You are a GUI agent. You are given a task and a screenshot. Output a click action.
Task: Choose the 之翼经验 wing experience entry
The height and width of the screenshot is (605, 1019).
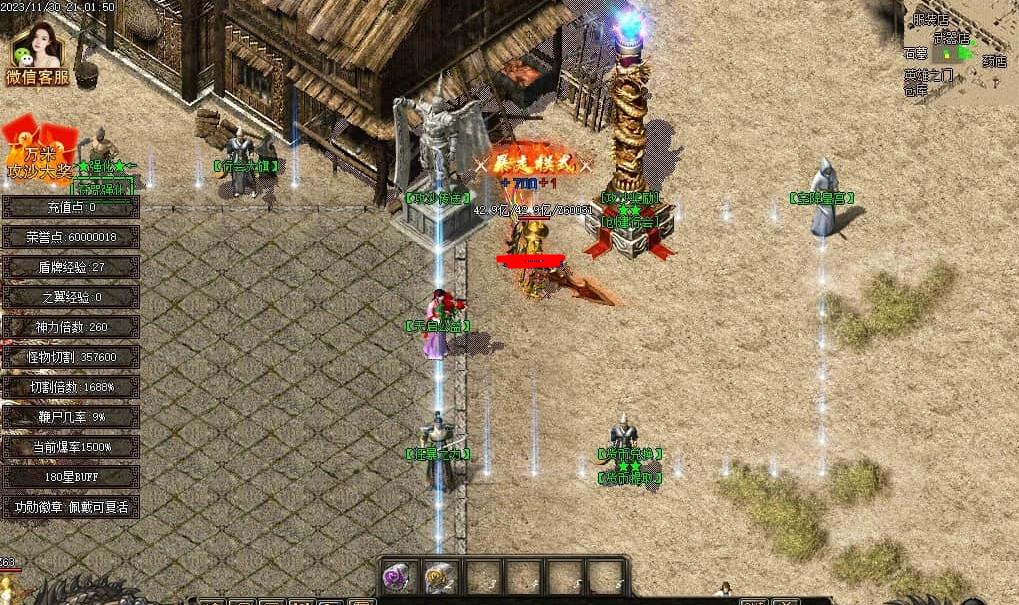click(70, 297)
